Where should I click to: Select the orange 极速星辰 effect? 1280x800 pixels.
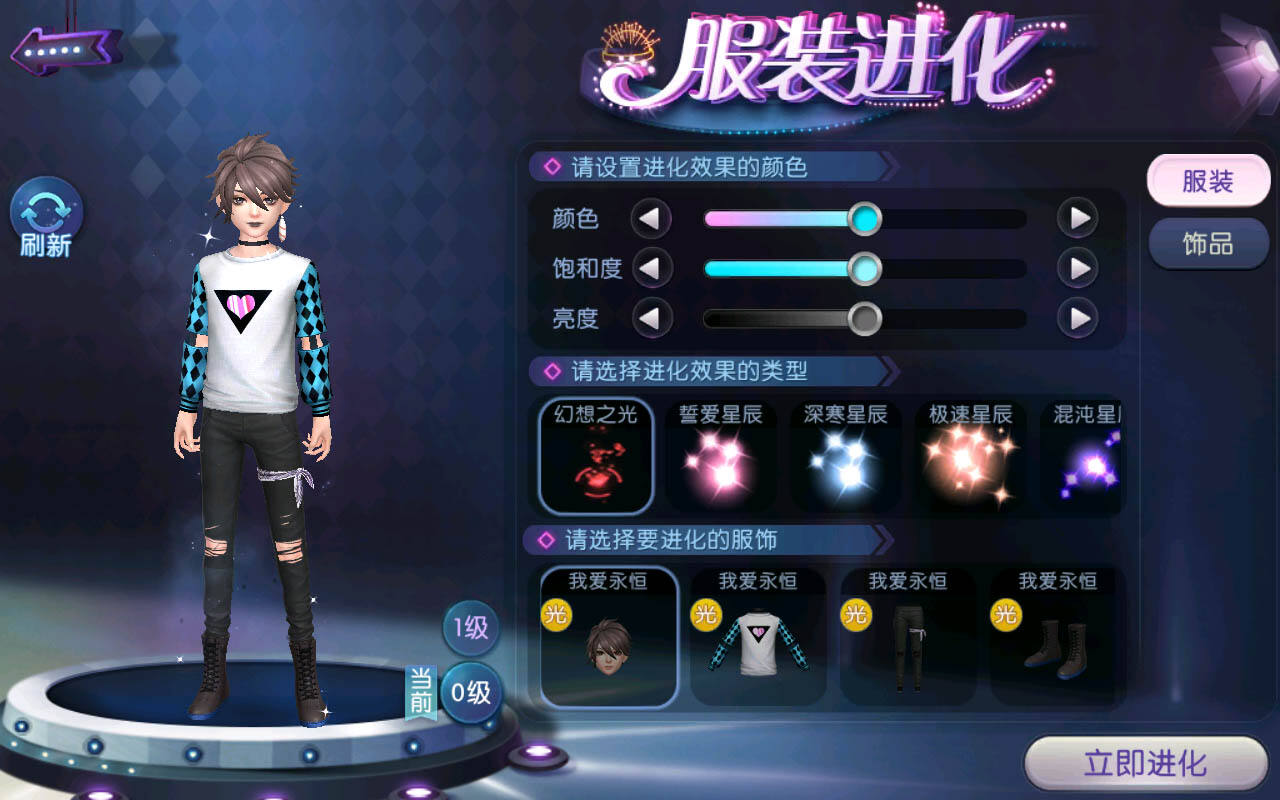[970, 457]
